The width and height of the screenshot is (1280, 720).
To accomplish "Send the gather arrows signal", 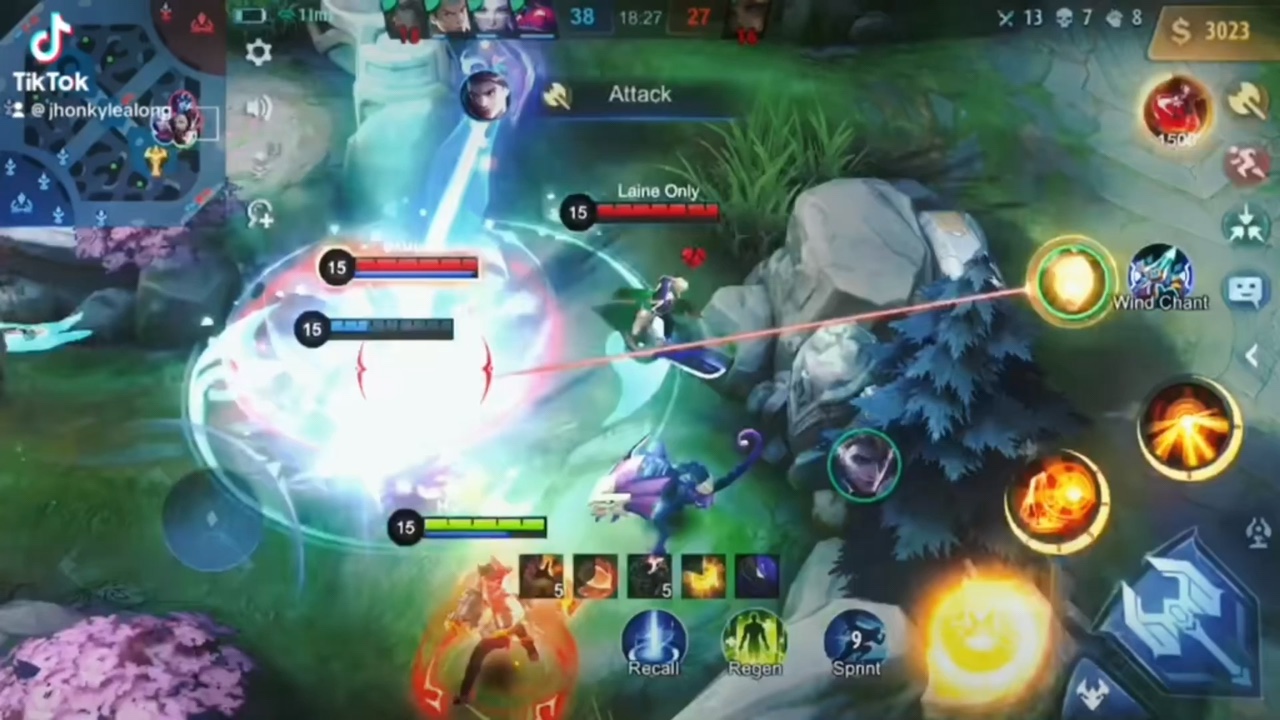I will [x=1246, y=223].
